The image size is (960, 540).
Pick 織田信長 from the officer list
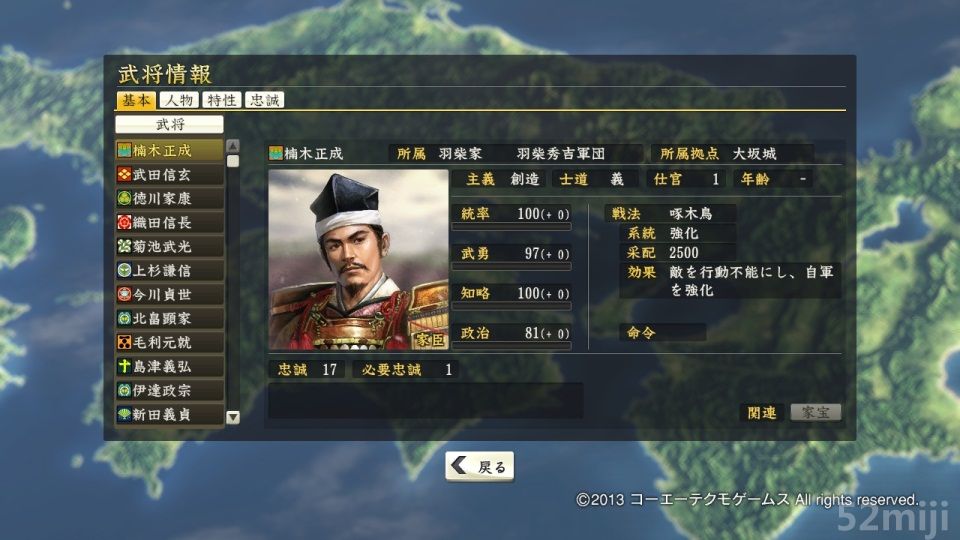pyautogui.click(x=169, y=222)
